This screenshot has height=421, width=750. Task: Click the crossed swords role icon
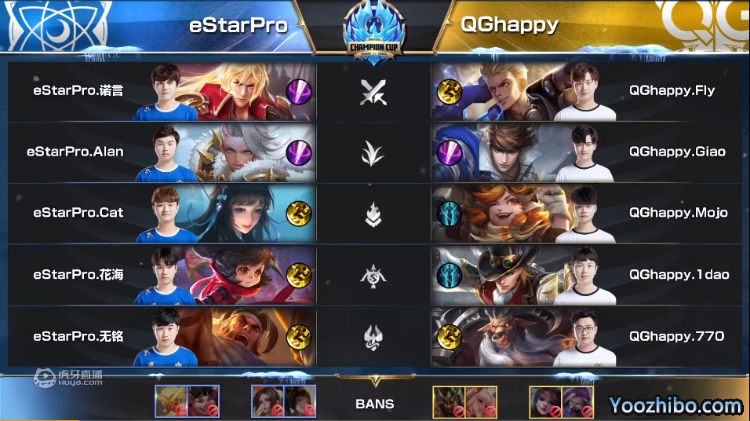coord(373,92)
